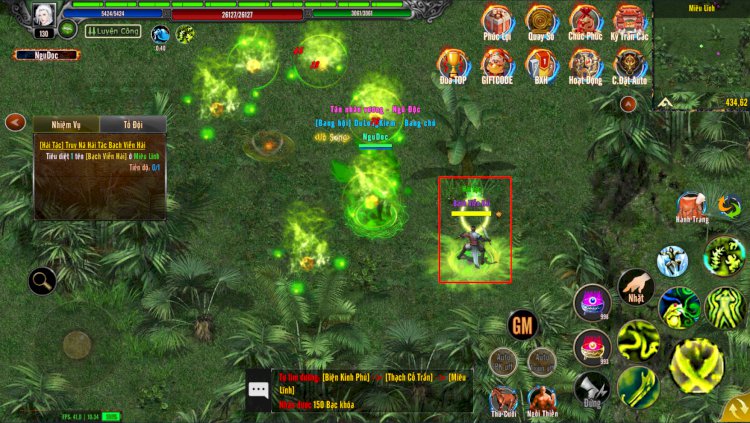Mount up with the Thú Cưỡi horse icon

503,400
